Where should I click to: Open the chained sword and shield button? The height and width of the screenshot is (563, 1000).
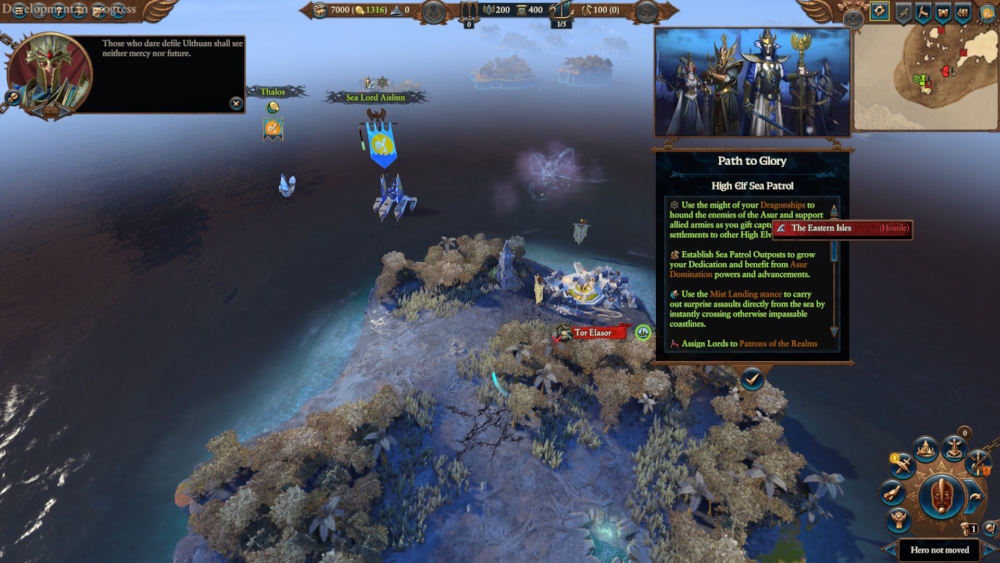pyautogui.click(x=978, y=463)
